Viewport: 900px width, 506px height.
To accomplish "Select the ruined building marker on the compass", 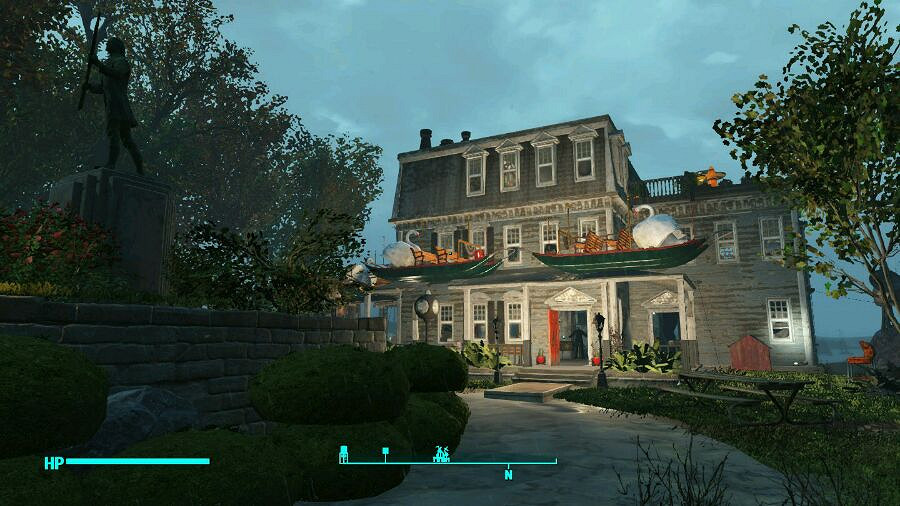I will click(441, 453).
